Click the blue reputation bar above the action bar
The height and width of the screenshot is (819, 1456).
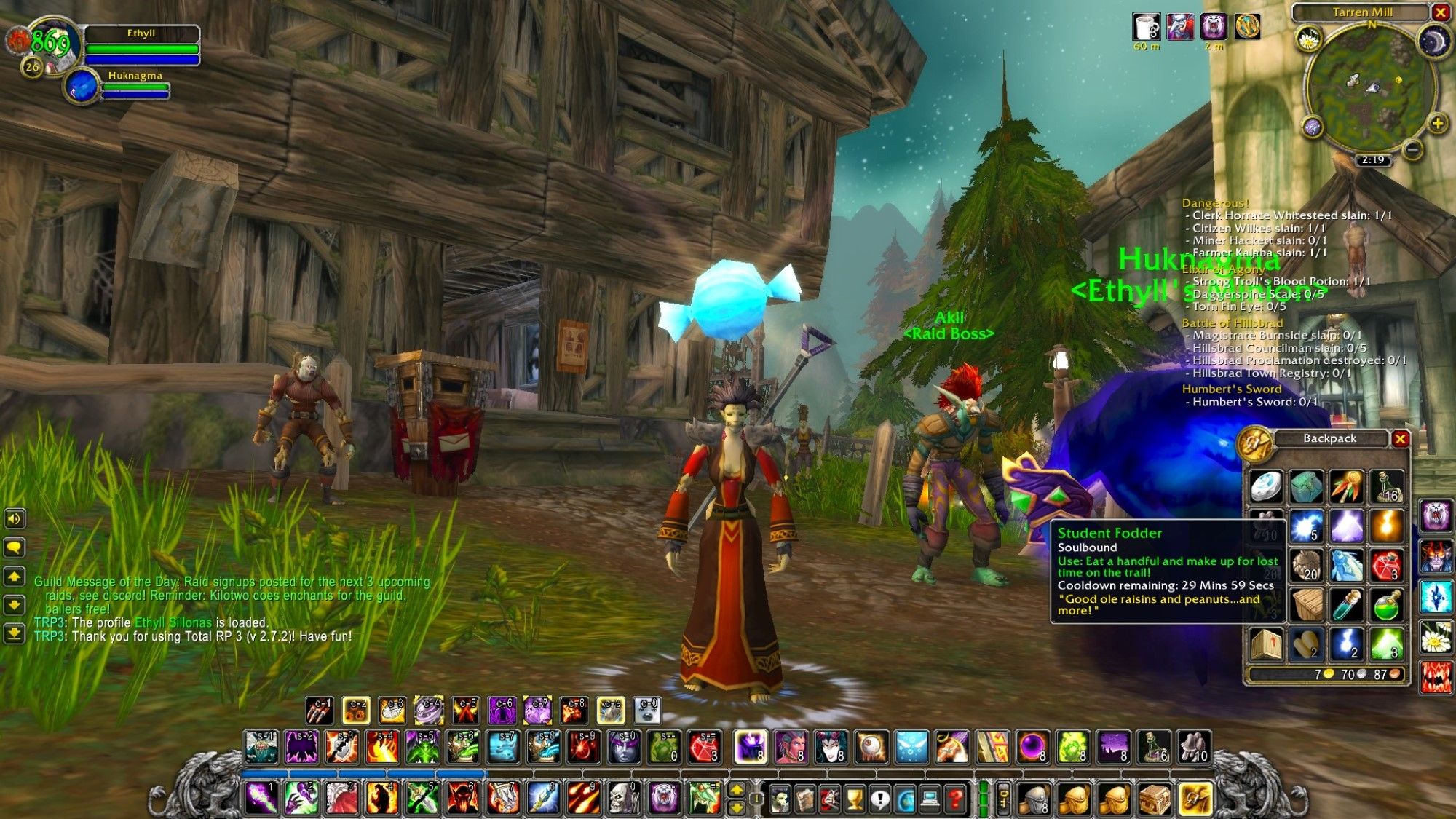click(349, 774)
